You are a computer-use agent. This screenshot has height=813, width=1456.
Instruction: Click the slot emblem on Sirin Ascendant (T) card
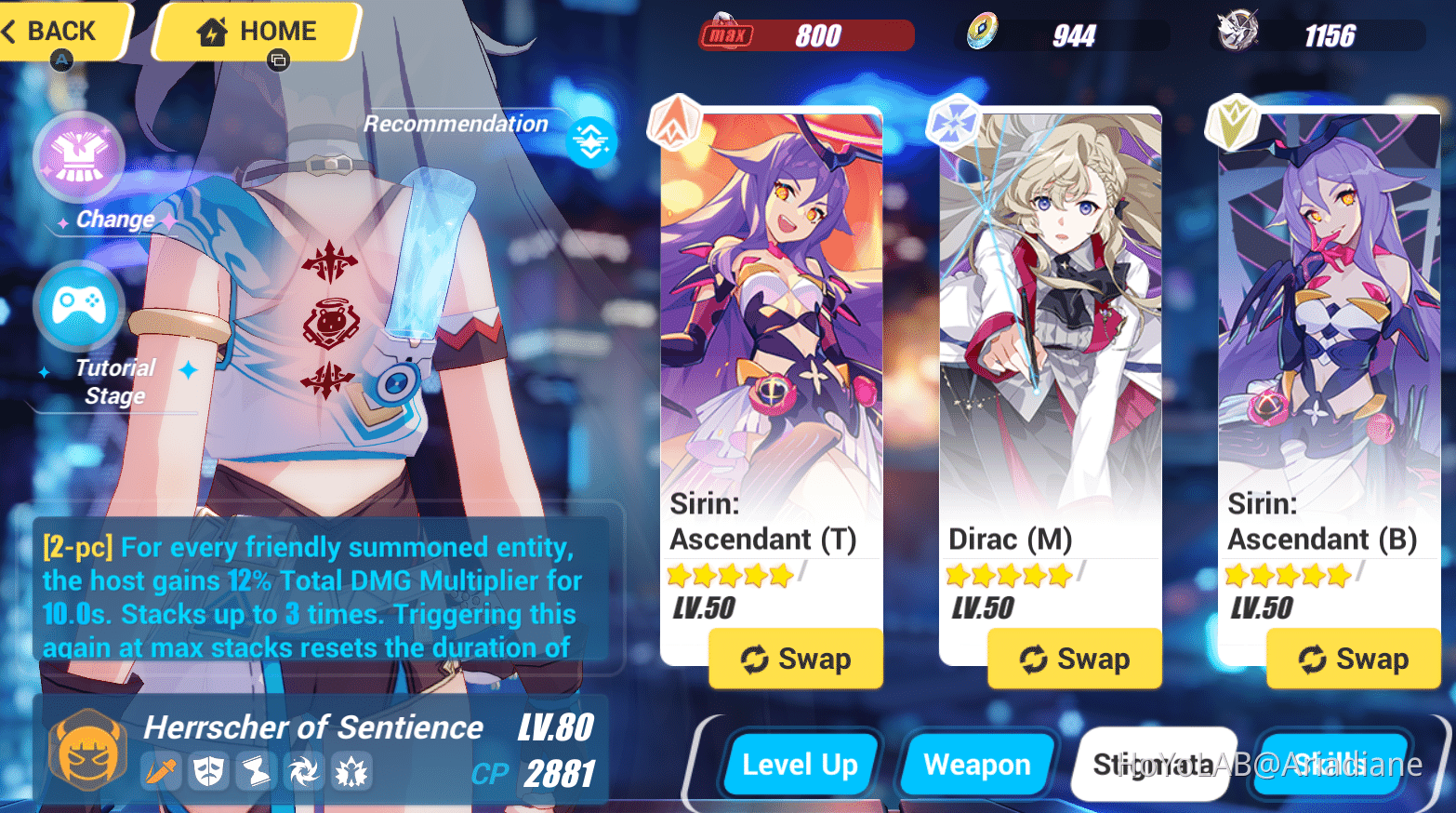674,122
